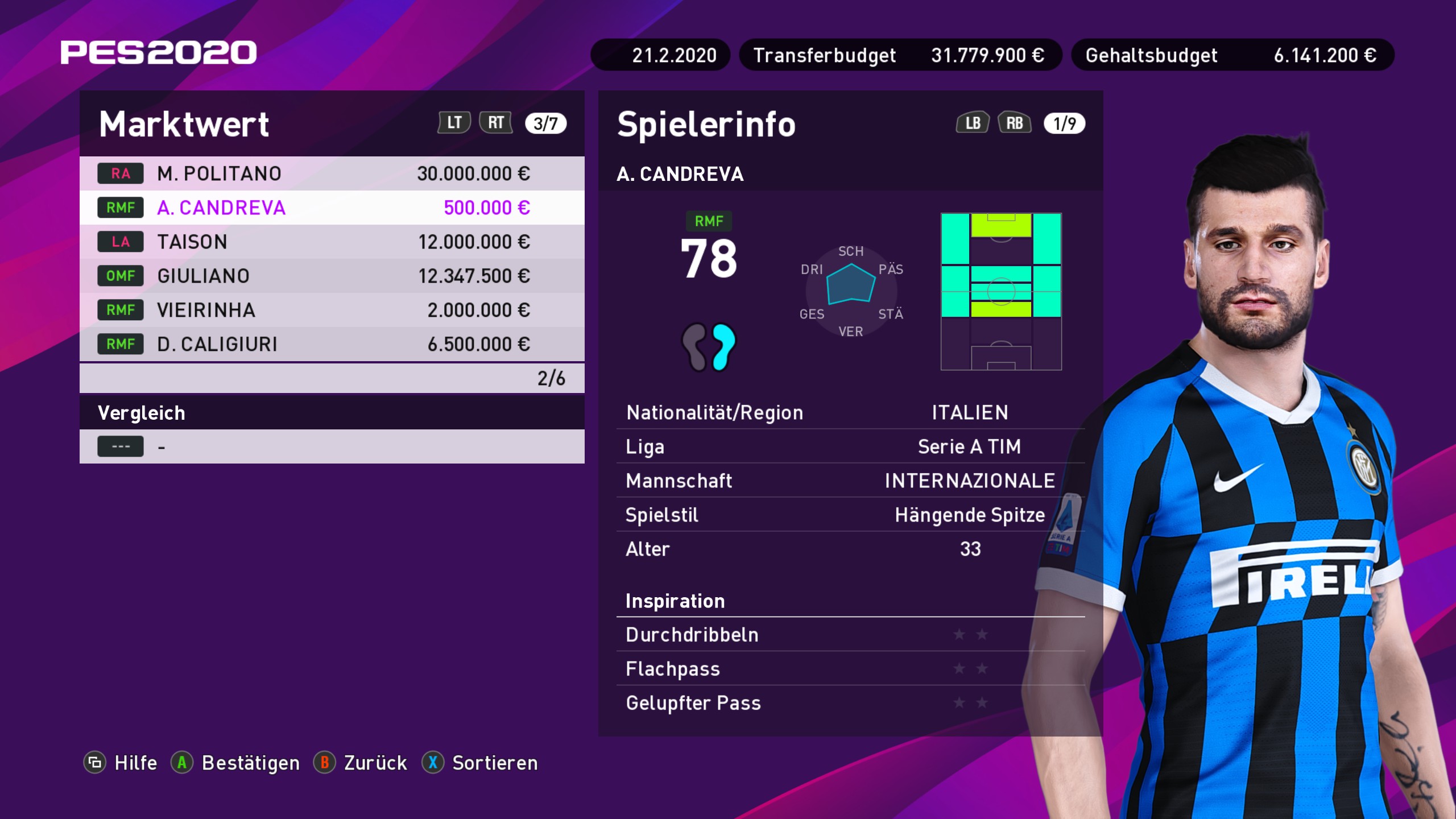Select M. Politano in the player list
The height and width of the screenshot is (819, 1456).
pyautogui.click(x=332, y=173)
